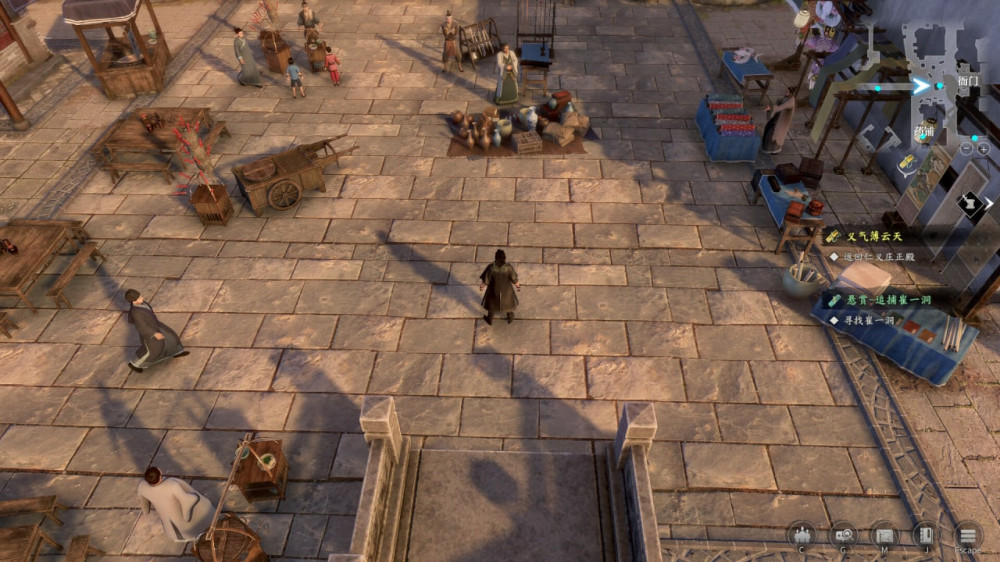Open the magnifier search icon labeled G
This screenshot has width=1000, height=562.
click(843, 534)
